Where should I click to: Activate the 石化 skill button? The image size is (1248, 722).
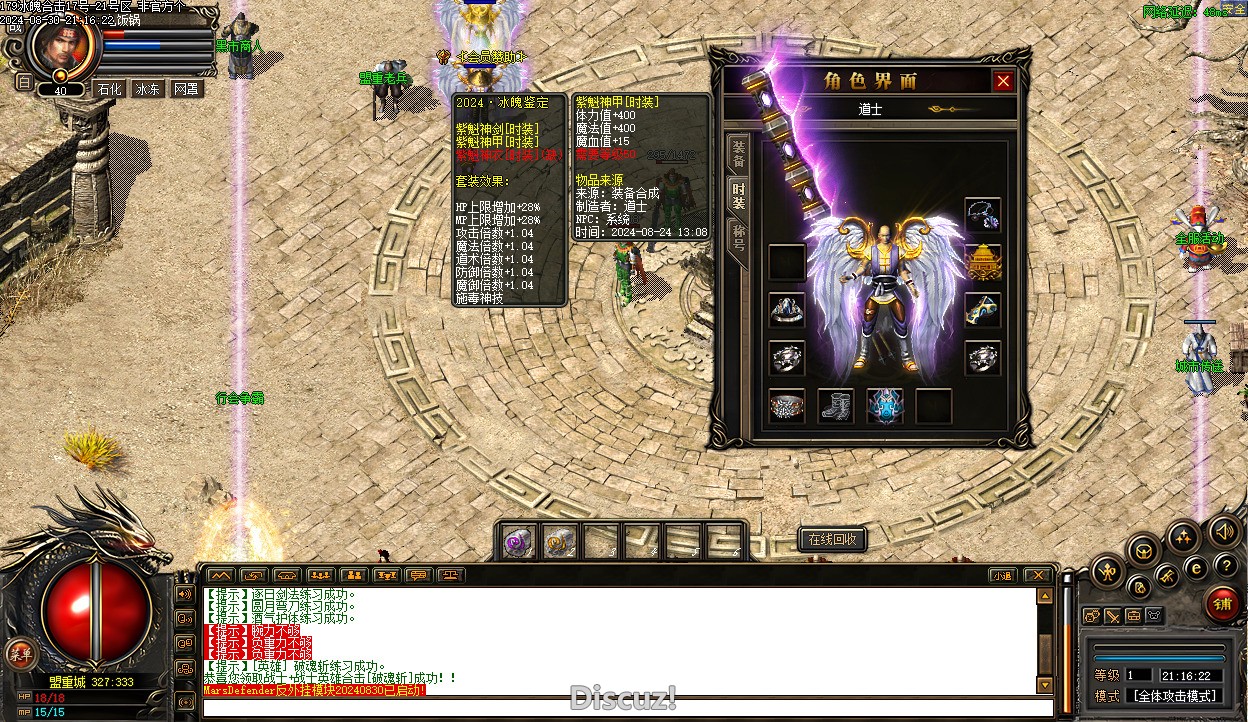pos(109,89)
